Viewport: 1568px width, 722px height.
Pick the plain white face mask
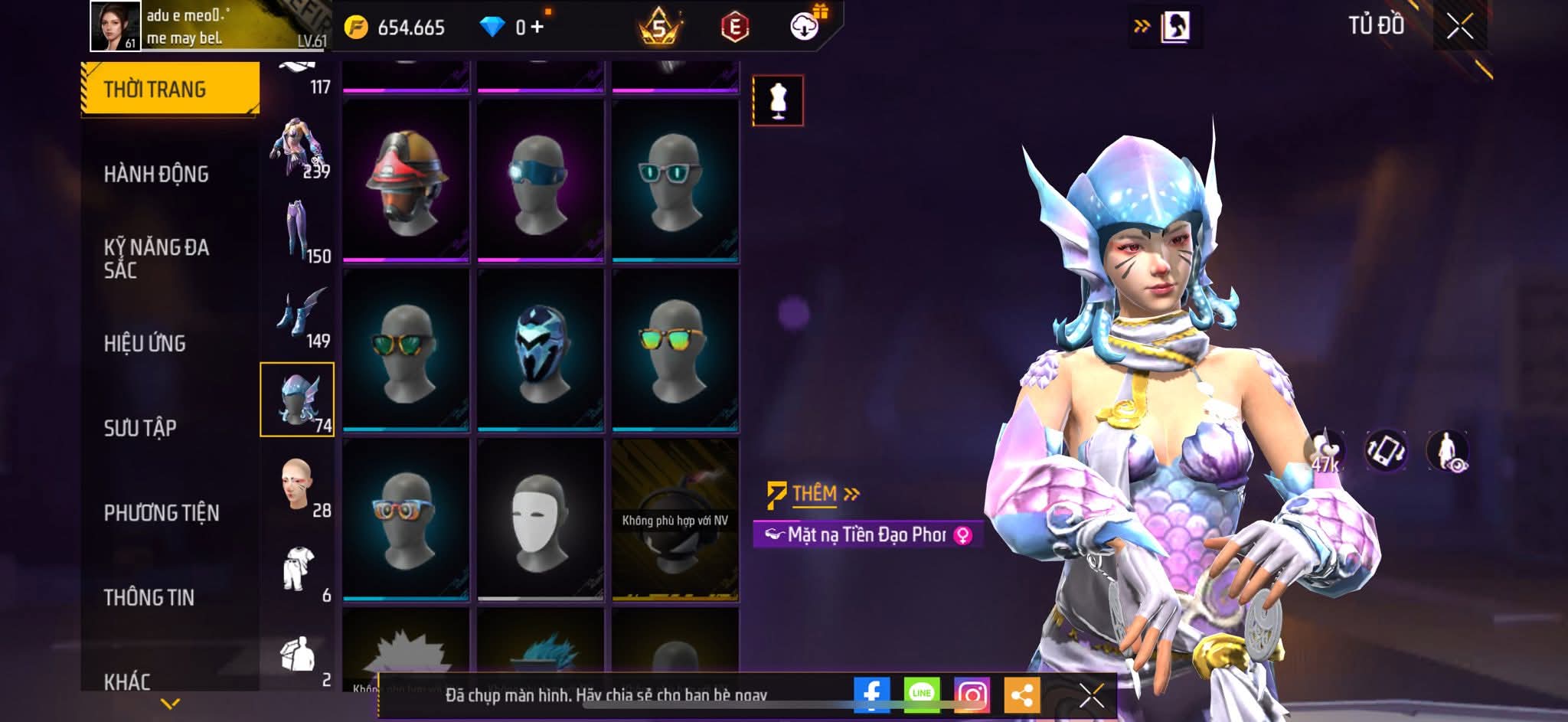click(541, 519)
